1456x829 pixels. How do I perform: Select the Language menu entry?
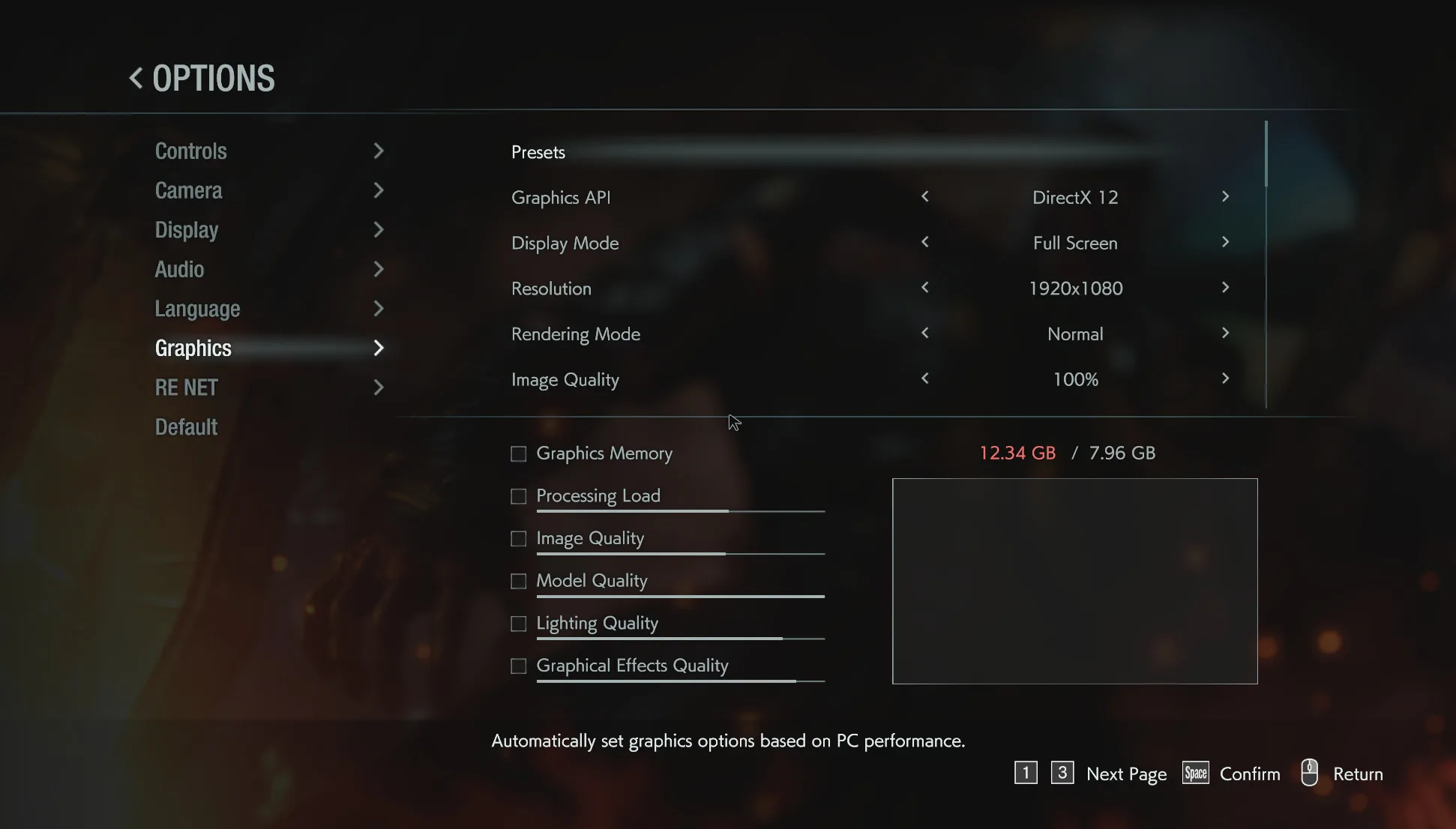[197, 308]
